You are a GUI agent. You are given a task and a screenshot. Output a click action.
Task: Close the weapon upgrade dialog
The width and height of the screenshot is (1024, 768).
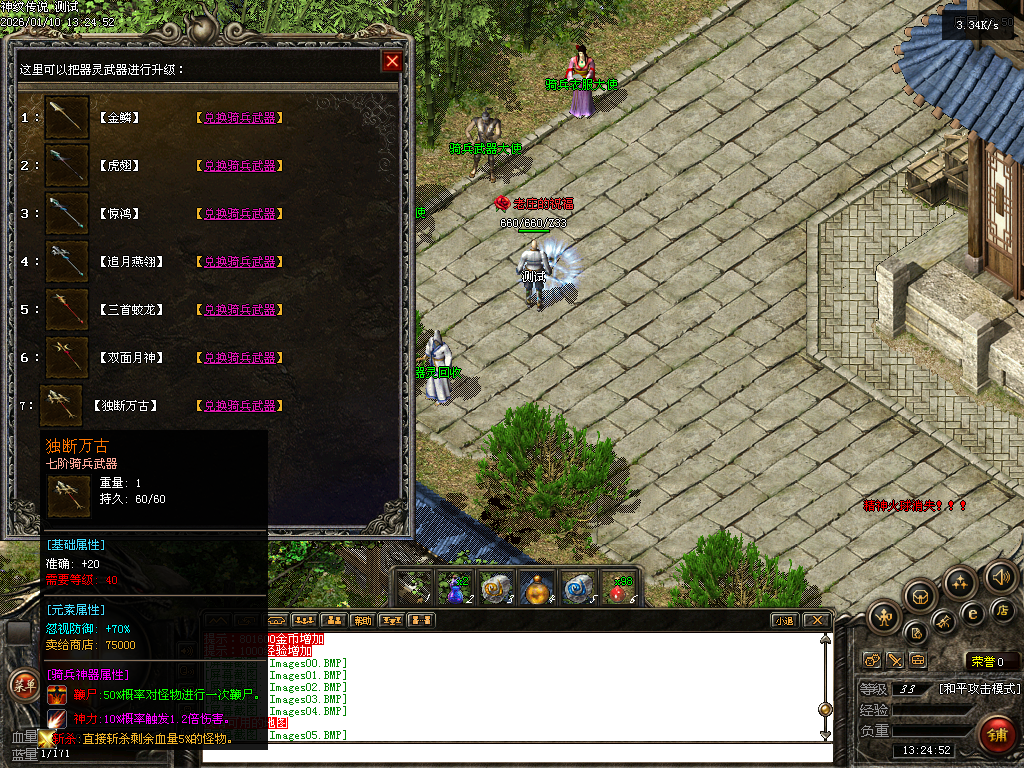392,62
